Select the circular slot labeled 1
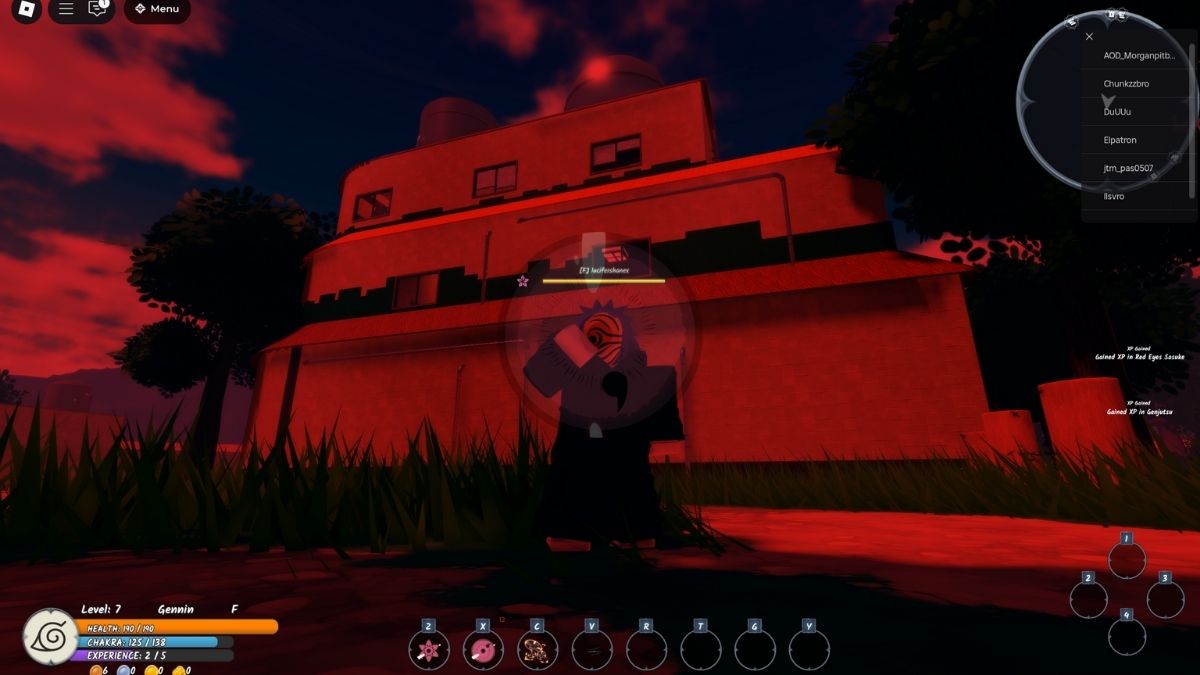 point(1126,560)
